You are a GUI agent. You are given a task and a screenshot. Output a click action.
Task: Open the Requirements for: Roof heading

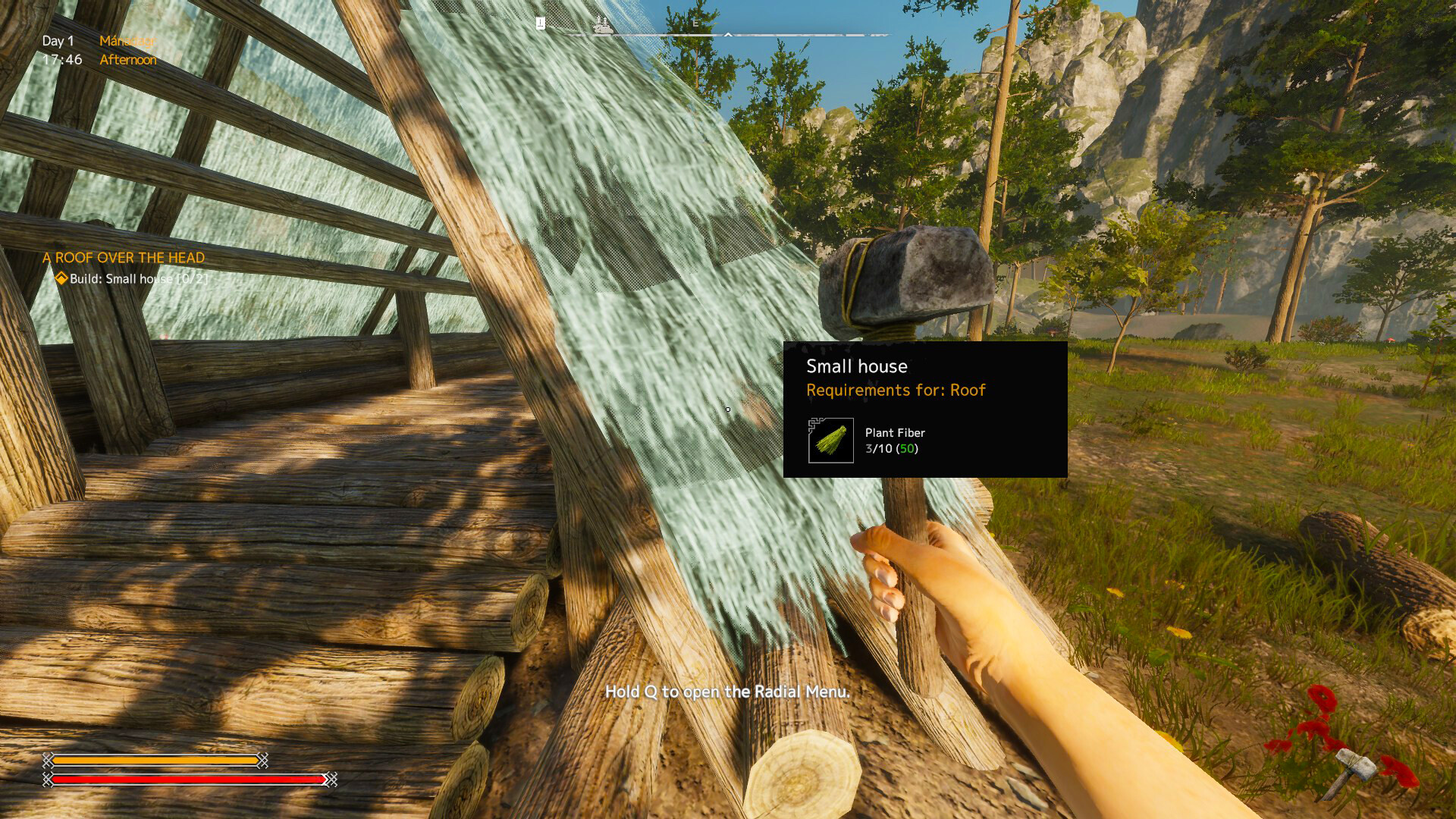895,390
